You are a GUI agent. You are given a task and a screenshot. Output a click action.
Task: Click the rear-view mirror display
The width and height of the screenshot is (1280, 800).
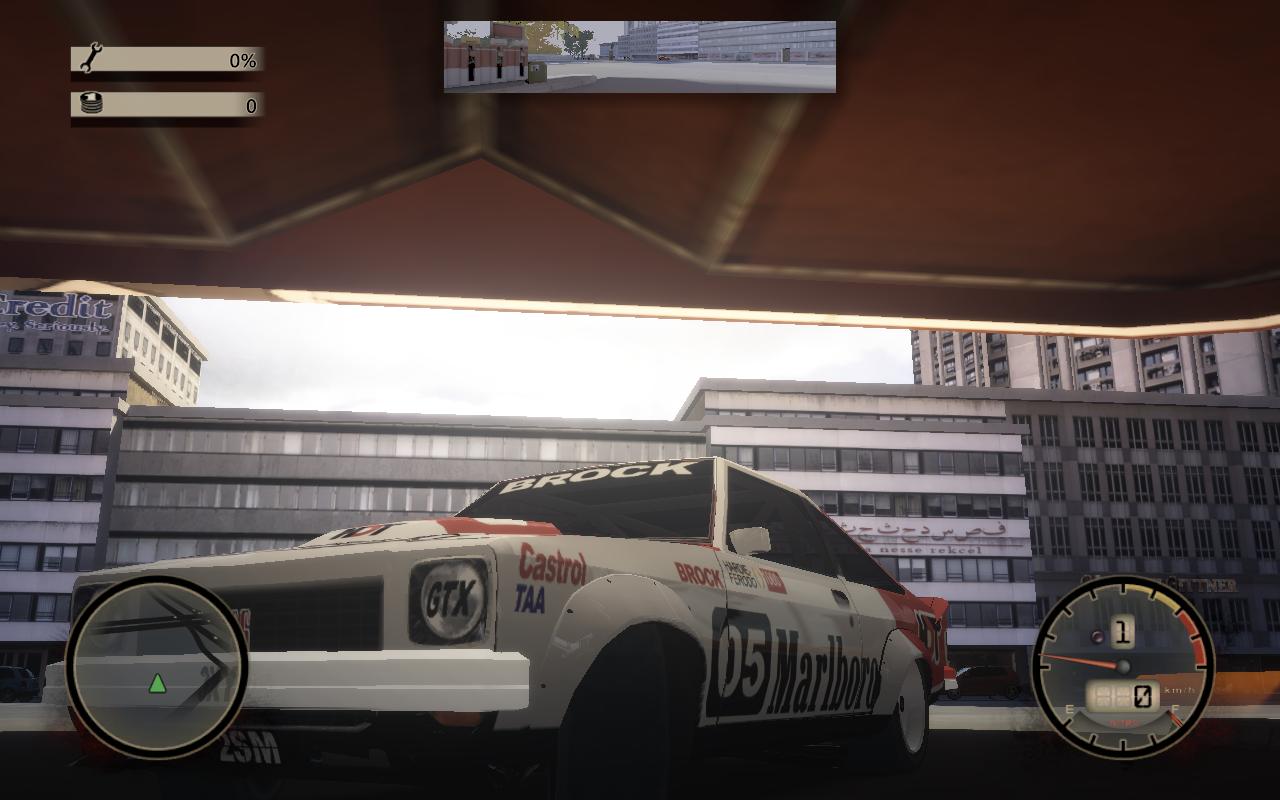tap(640, 57)
